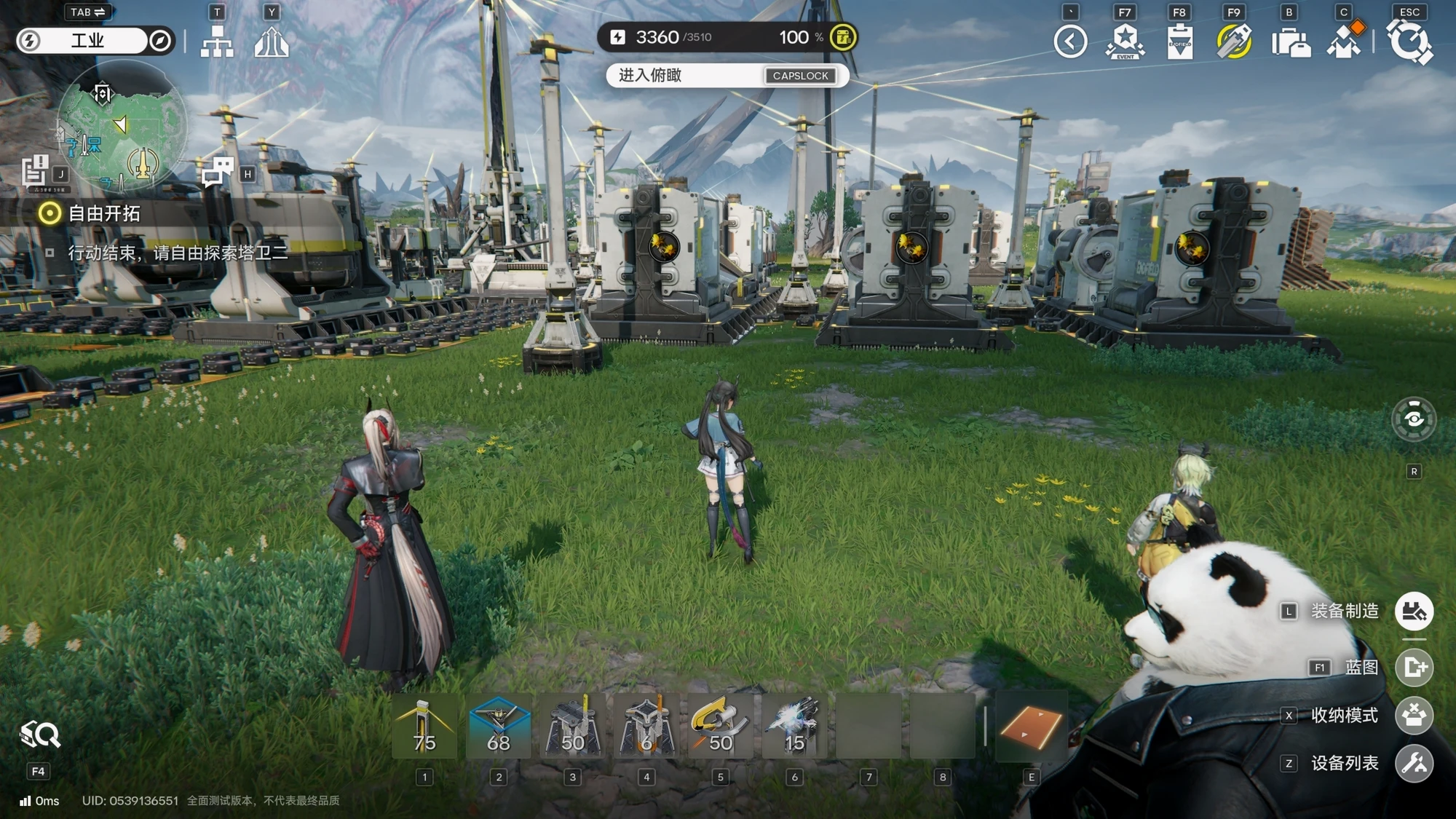This screenshot has width=1456, height=819.
Task: Select the orange tile slot in hotbar
Action: click(1030, 727)
